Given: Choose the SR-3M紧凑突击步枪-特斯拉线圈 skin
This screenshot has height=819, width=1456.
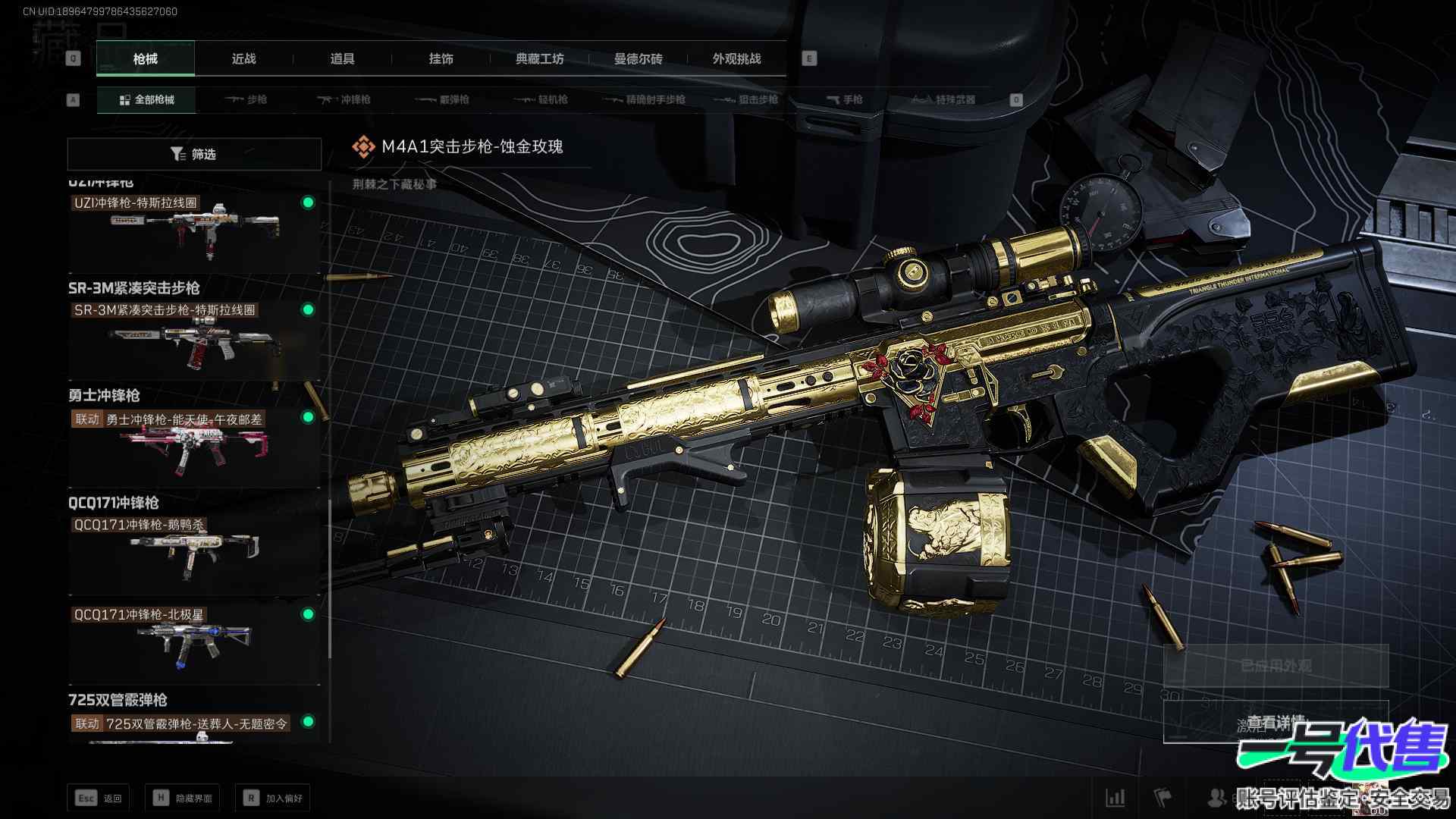Looking at the screenshot, I should (x=194, y=339).
